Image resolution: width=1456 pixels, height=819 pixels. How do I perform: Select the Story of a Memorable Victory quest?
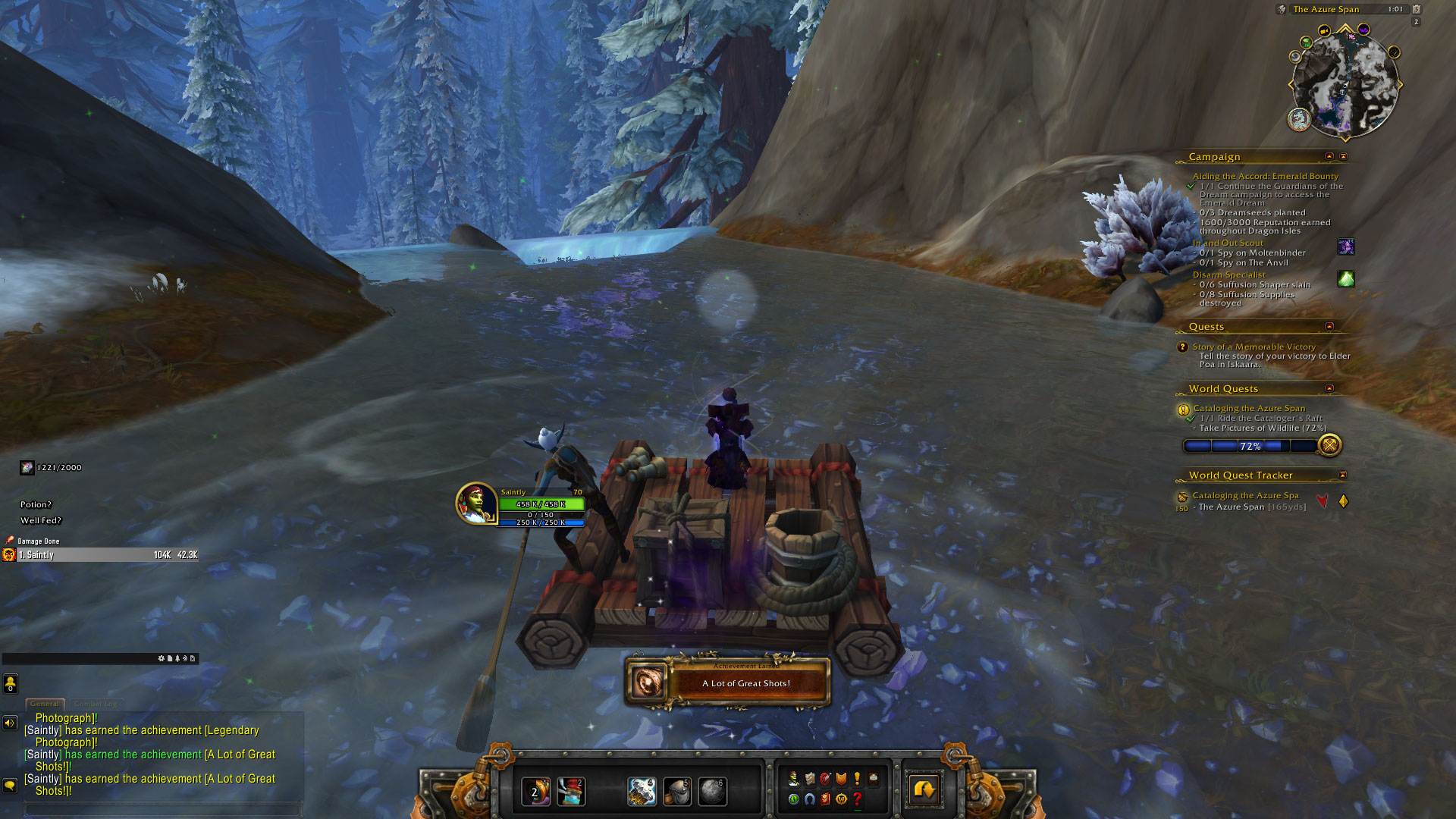(x=1254, y=347)
